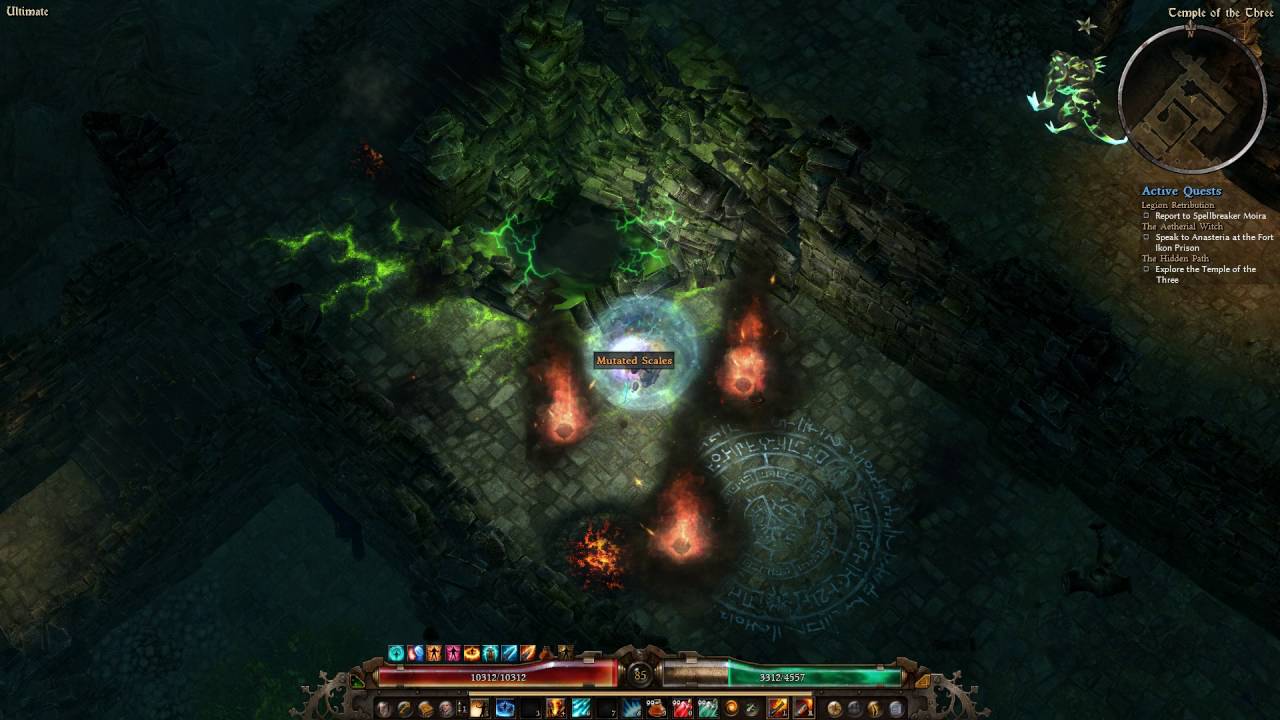
Task: Select the Report to Spellbreaker Moira objective
Action: click(1210, 216)
